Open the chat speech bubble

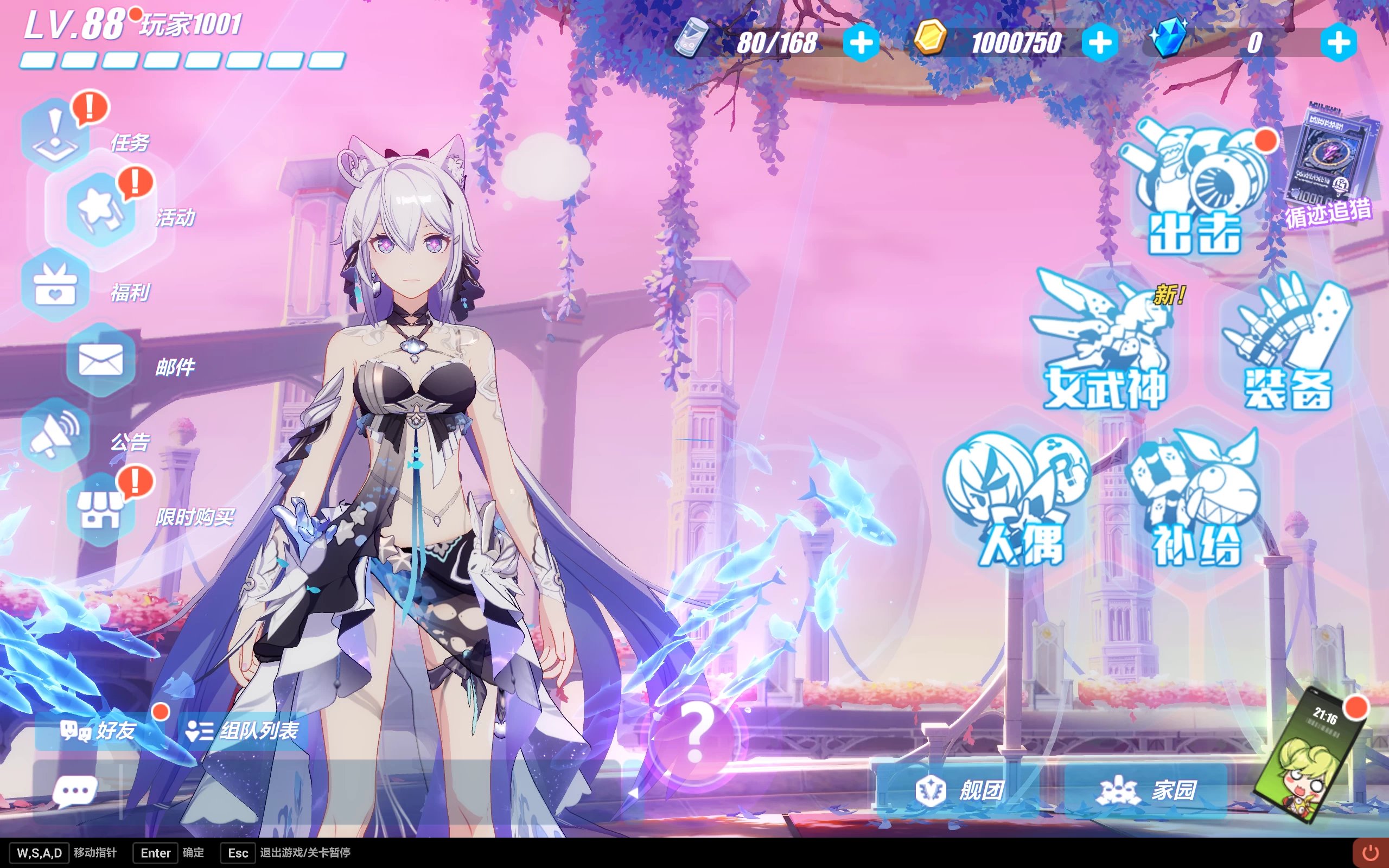click(75, 792)
